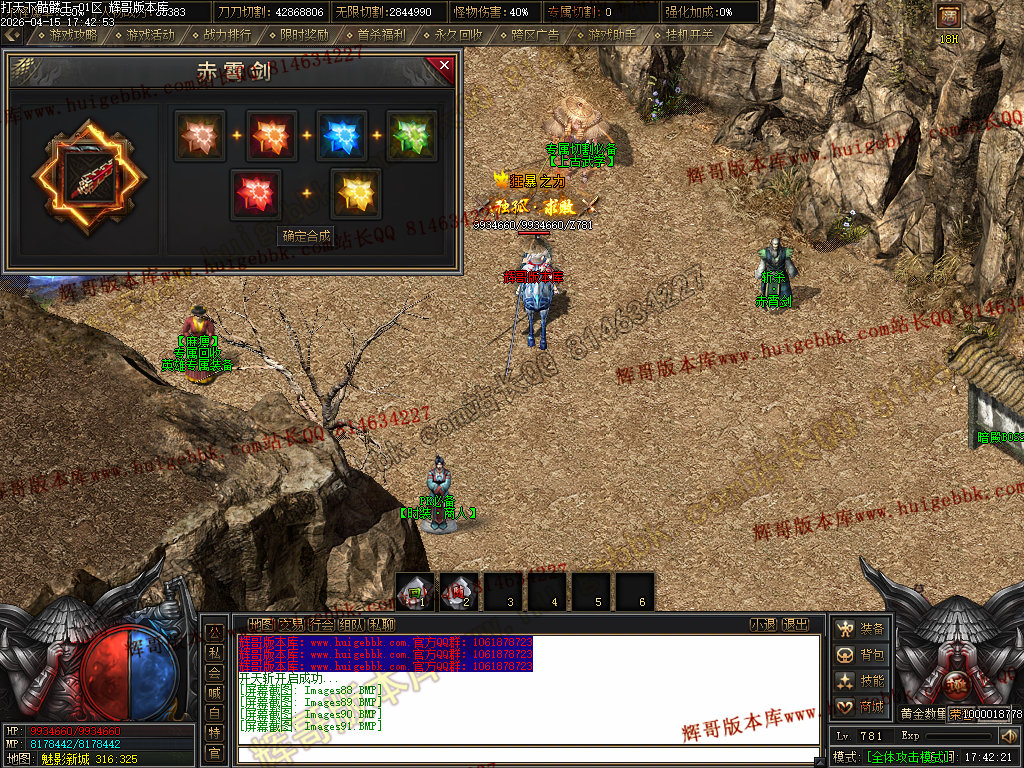Toggle the sound speaker icon
Screen dimensions: 1024x768
tap(1008, 737)
